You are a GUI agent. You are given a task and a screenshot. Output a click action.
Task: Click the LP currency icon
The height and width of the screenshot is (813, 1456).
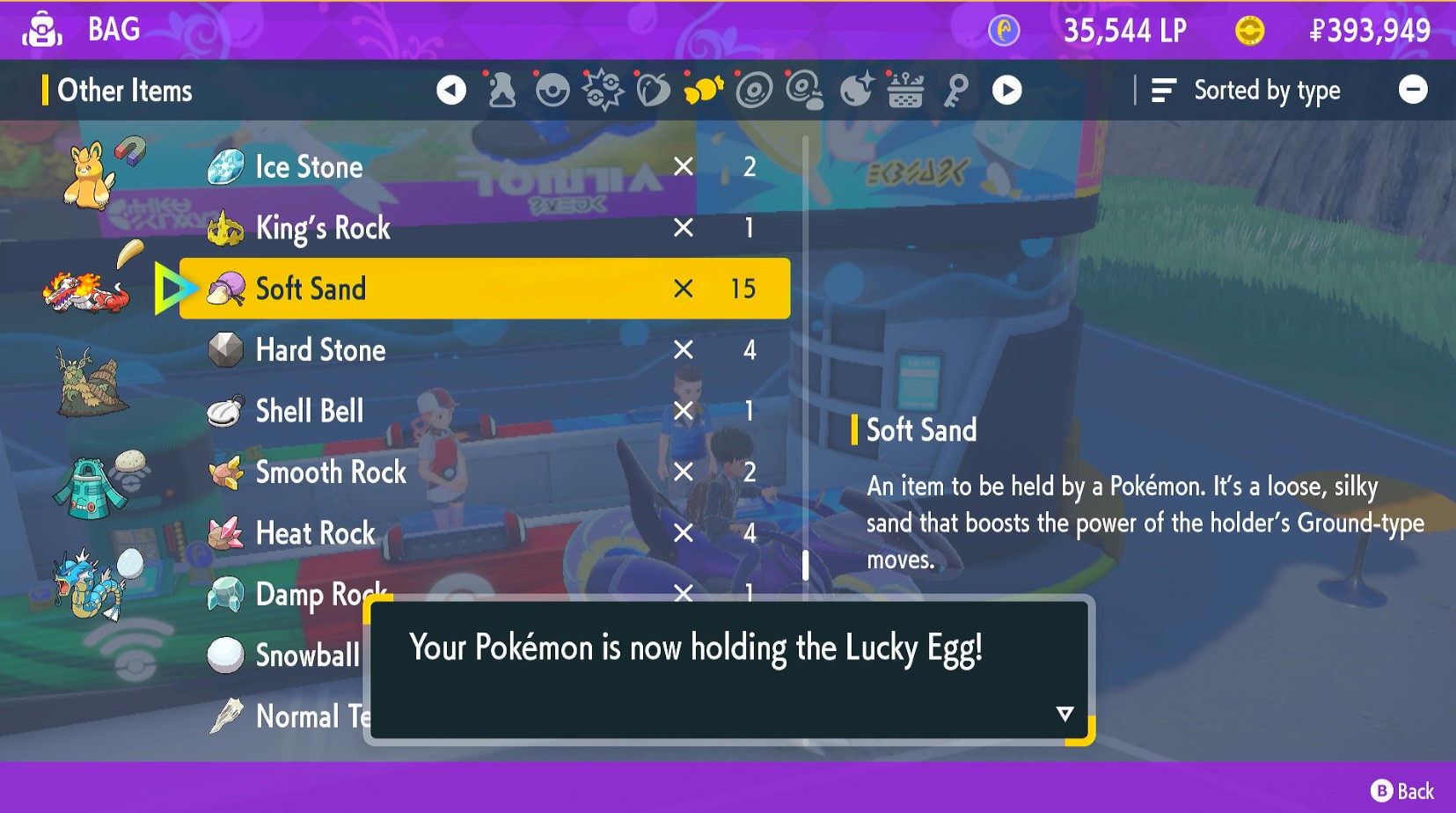coord(1002,30)
